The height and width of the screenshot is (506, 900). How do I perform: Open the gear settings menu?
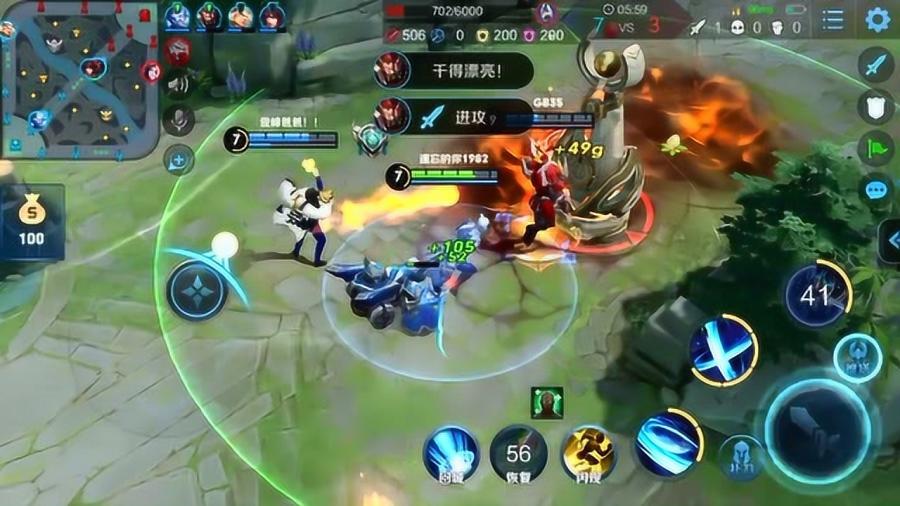[877, 19]
